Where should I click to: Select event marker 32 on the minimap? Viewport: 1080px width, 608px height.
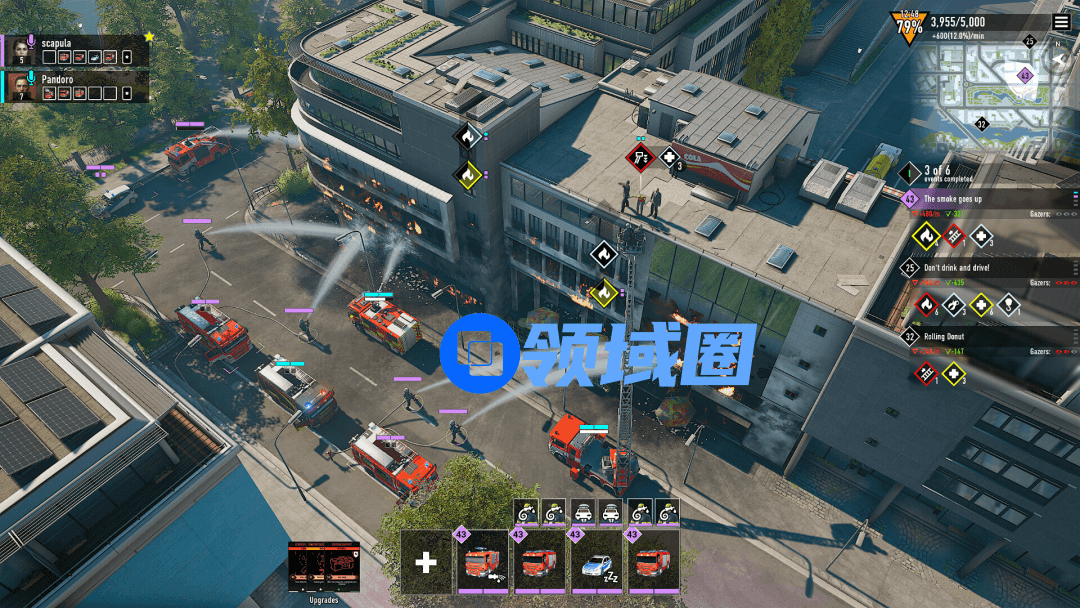tap(981, 125)
